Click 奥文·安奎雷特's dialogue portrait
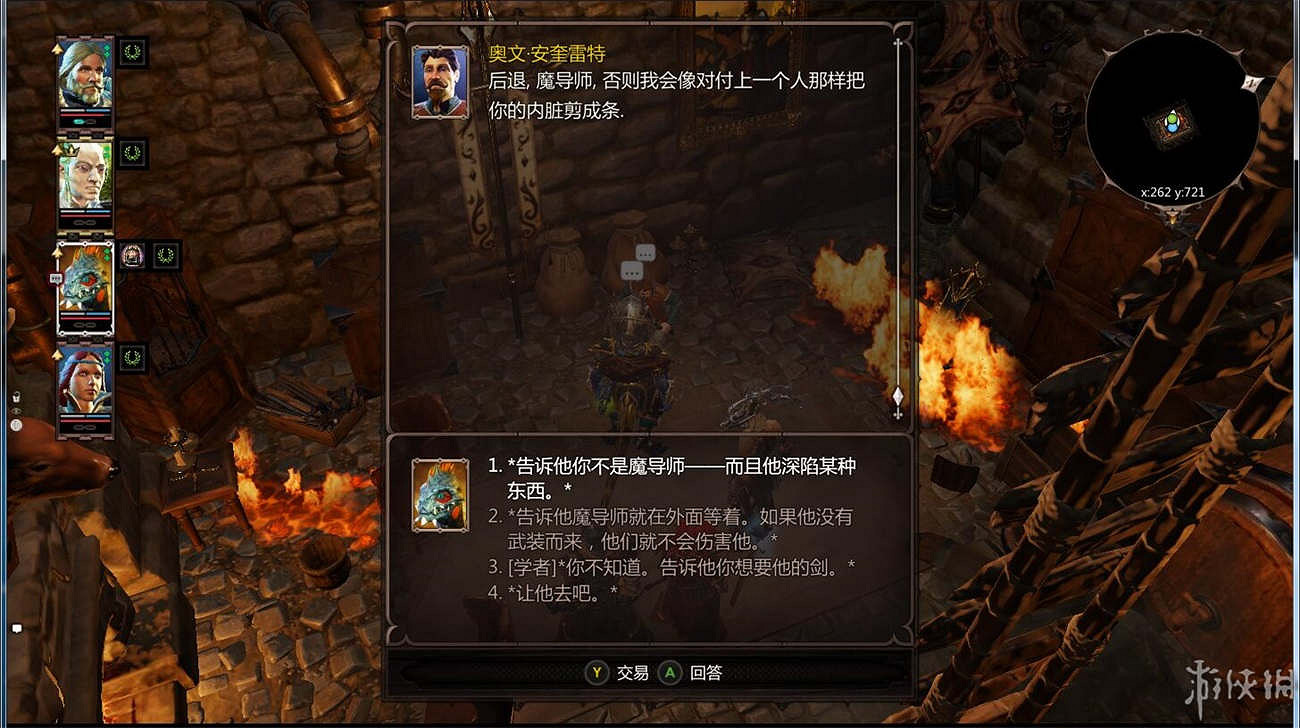Viewport: 1300px width, 728px height. click(440, 80)
